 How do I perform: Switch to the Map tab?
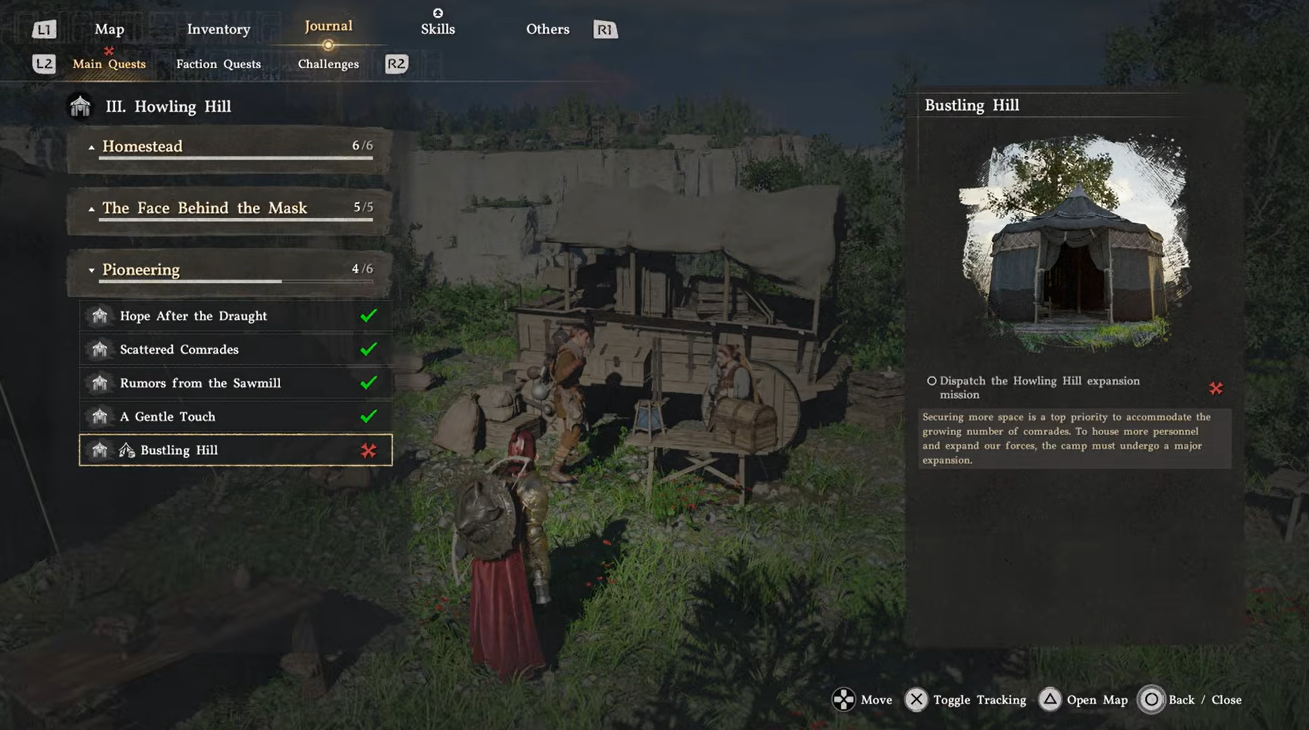pos(109,29)
